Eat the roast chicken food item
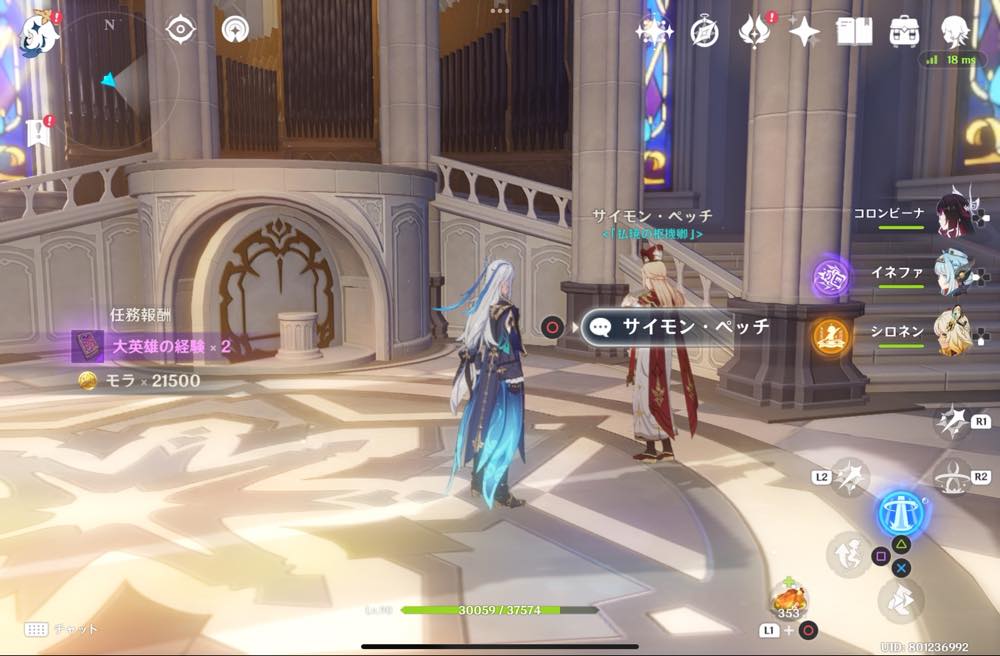The height and width of the screenshot is (656, 1000). tap(789, 600)
